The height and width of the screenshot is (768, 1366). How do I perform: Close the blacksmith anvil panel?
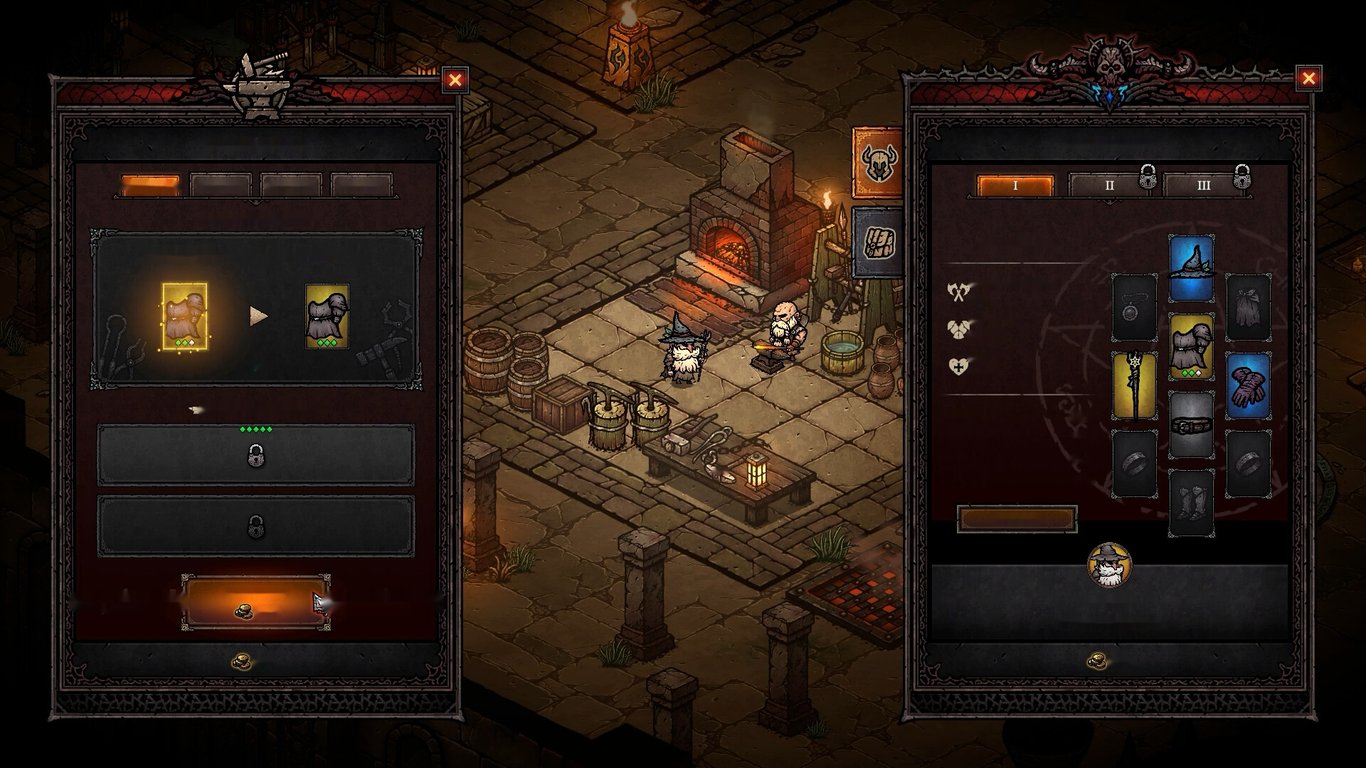point(455,80)
